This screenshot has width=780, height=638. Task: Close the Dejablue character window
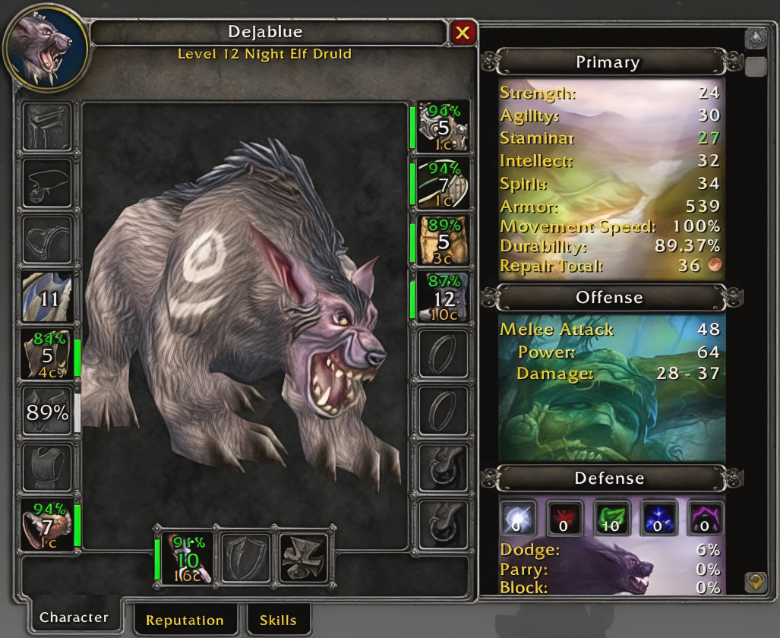coord(462,33)
